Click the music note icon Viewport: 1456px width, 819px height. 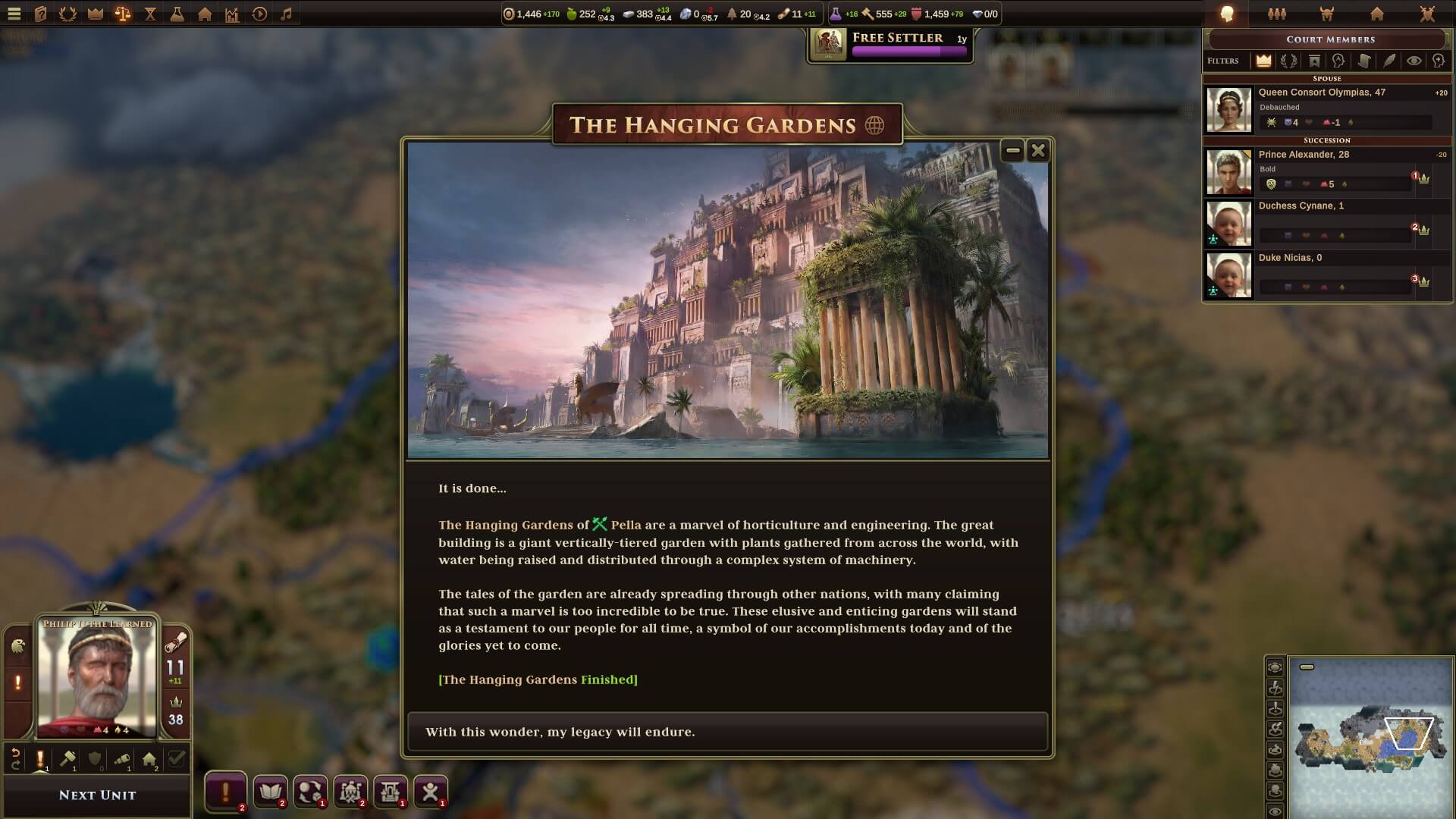tap(286, 14)
